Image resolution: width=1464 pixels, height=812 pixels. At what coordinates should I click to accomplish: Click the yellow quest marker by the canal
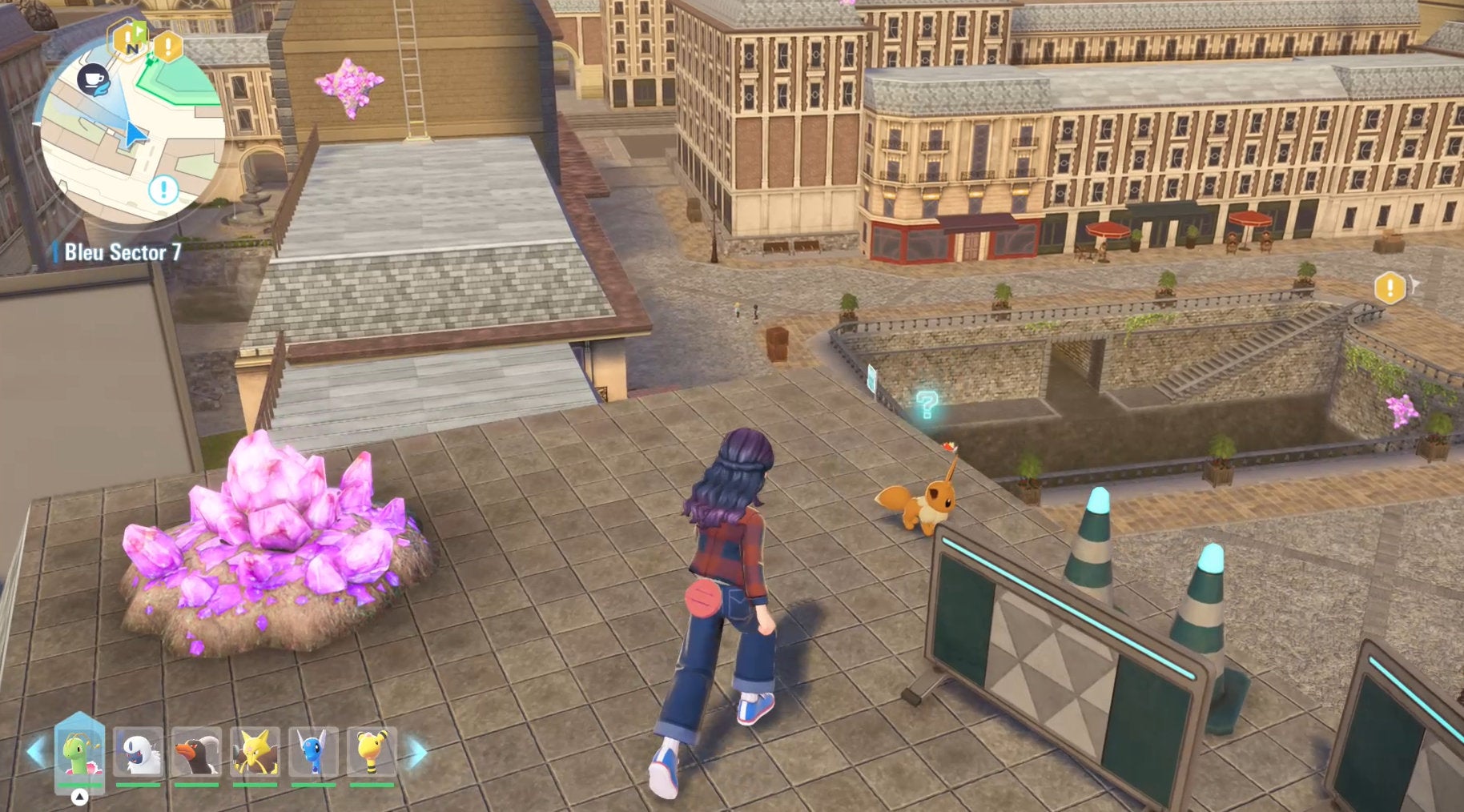(x=1390, y=287)
